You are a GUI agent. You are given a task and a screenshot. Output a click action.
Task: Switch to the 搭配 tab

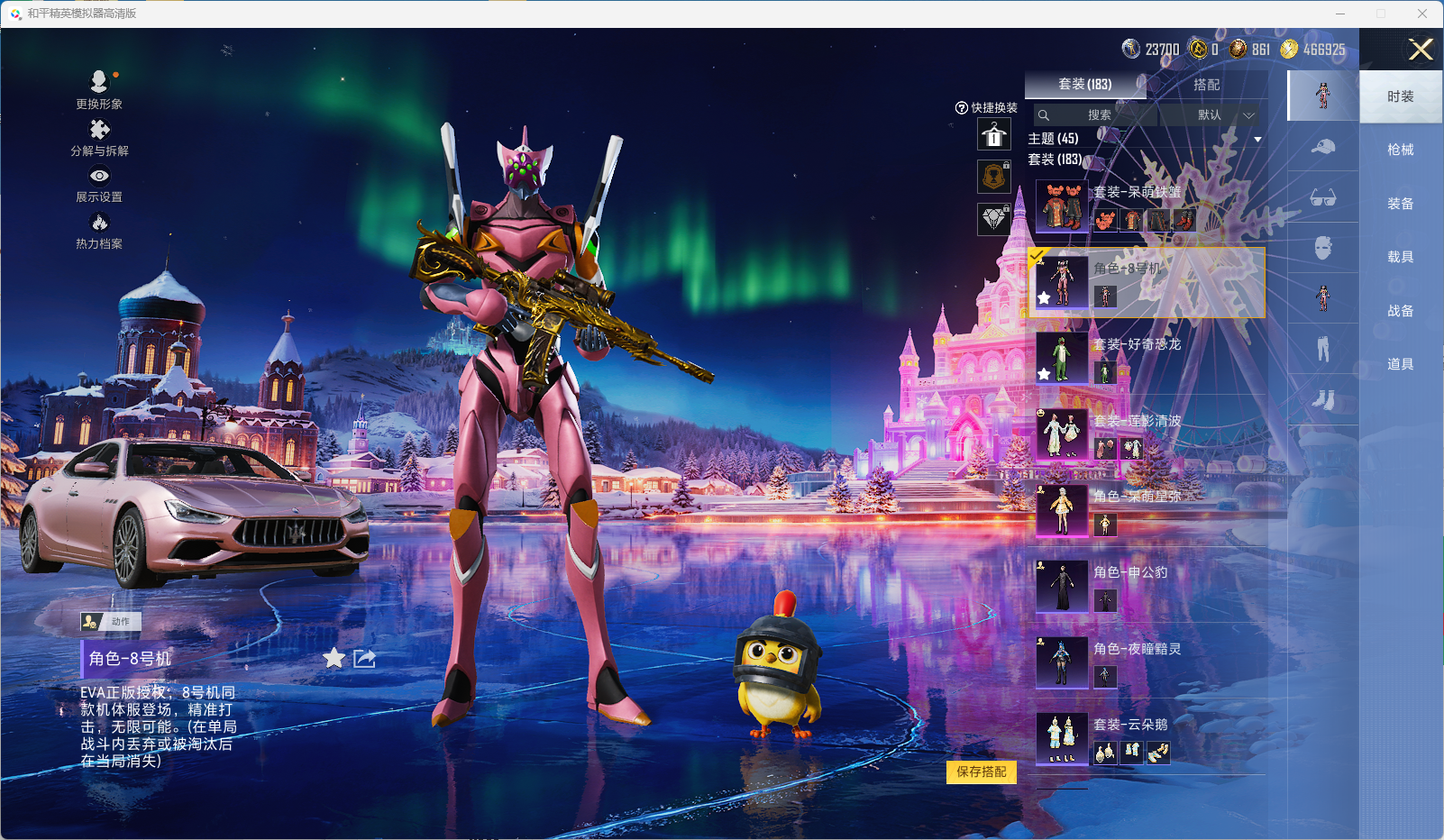1206,85
